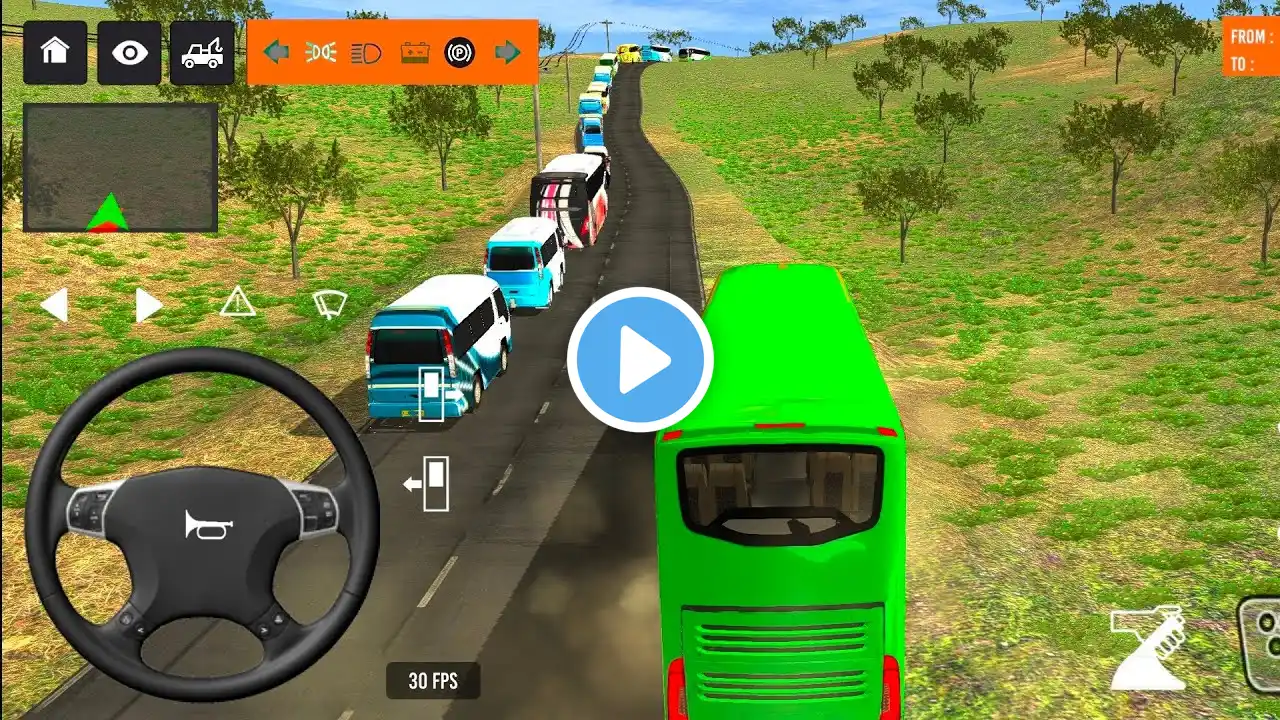
Task: Steer right with the white arrow
Action: (148, 305)
